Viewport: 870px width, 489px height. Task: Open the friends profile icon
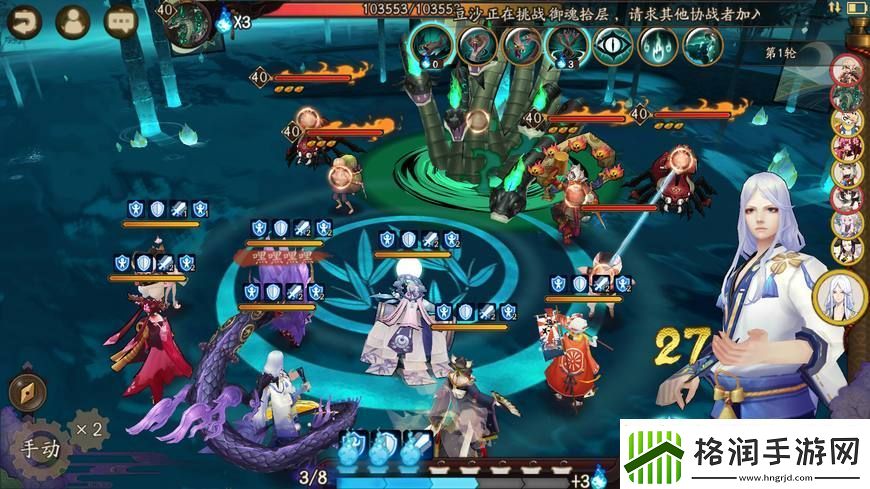[72, 20]
